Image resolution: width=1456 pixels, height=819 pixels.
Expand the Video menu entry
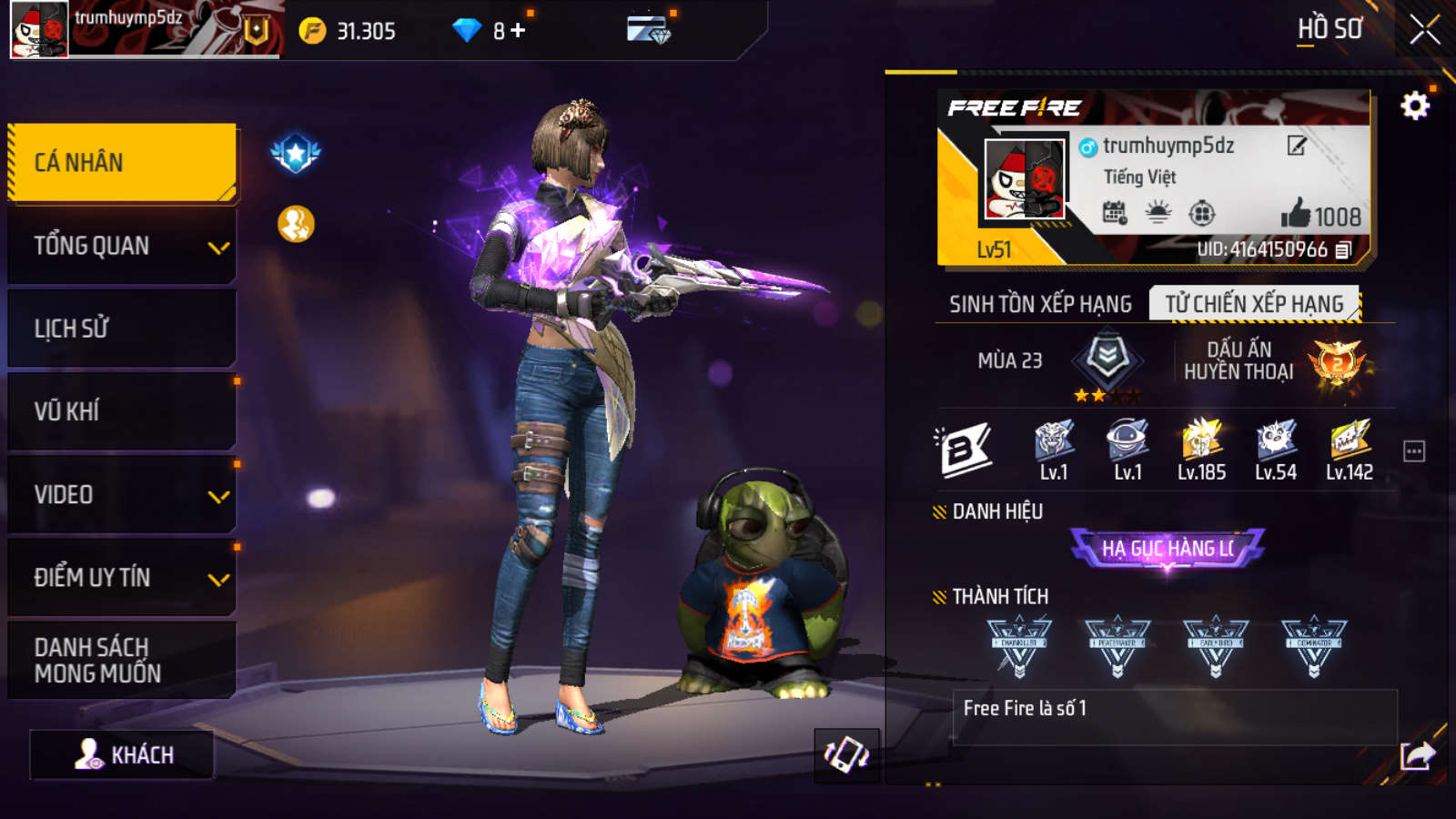(122, 495)
